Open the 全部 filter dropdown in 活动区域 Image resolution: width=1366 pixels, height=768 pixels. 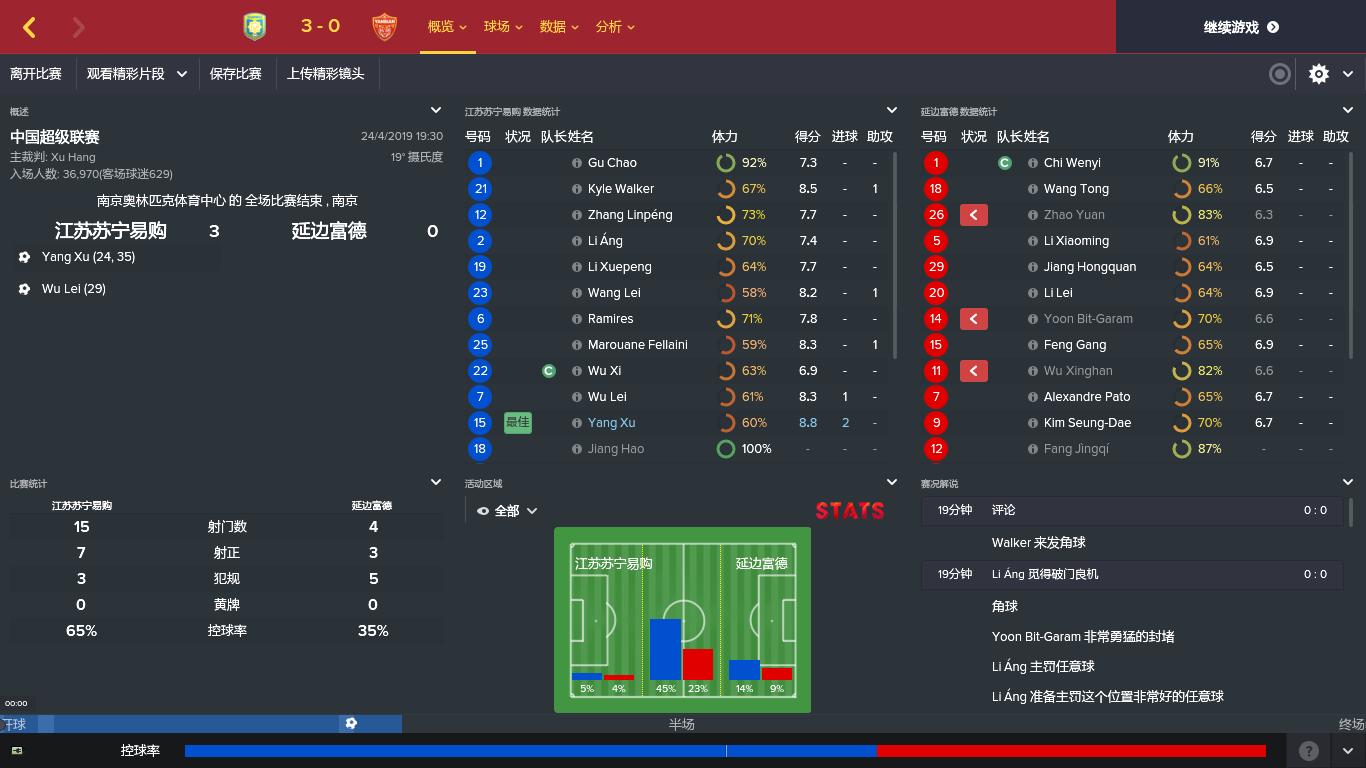point(509,509)
